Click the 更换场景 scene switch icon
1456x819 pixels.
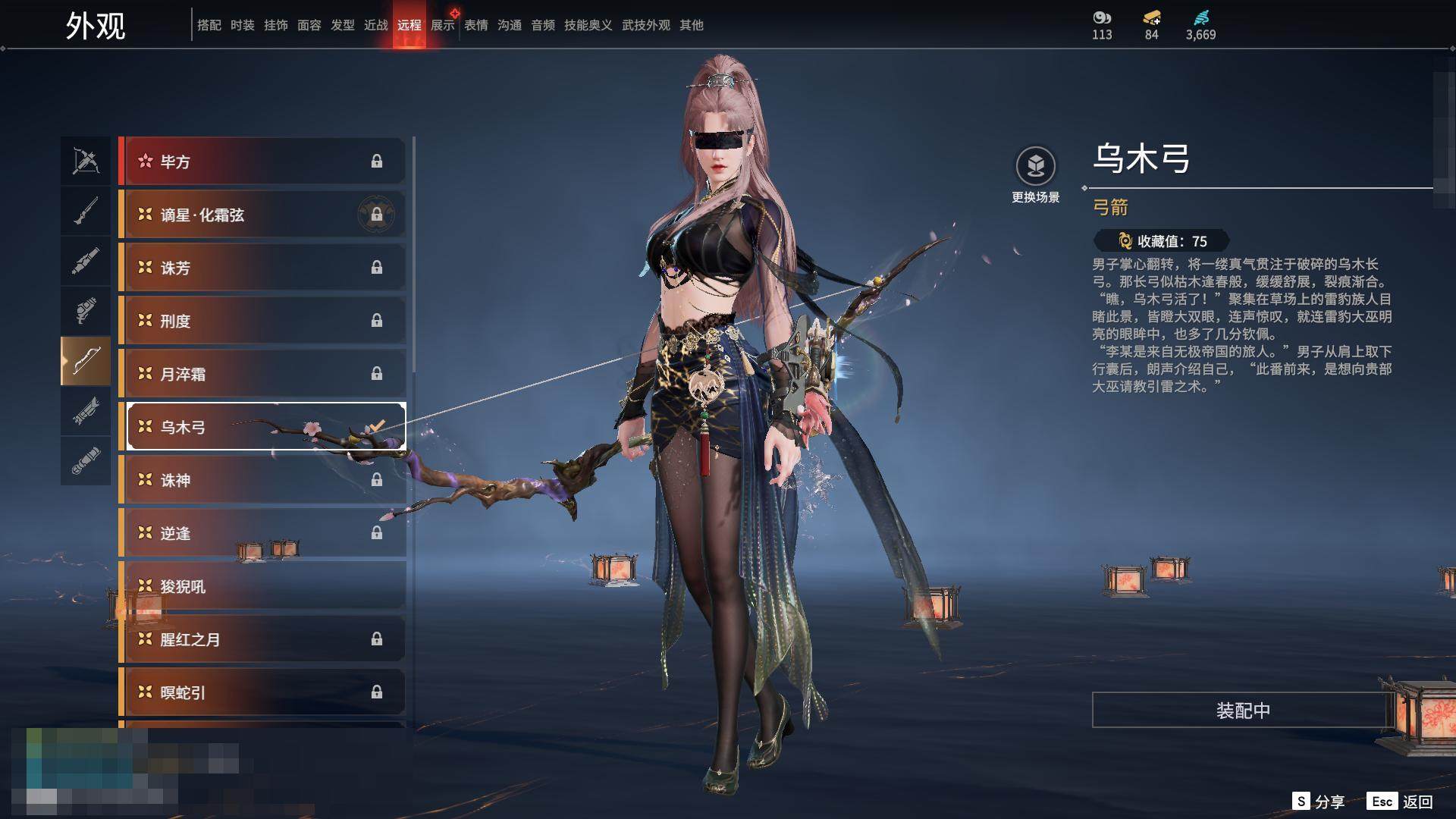(1035, 167)
